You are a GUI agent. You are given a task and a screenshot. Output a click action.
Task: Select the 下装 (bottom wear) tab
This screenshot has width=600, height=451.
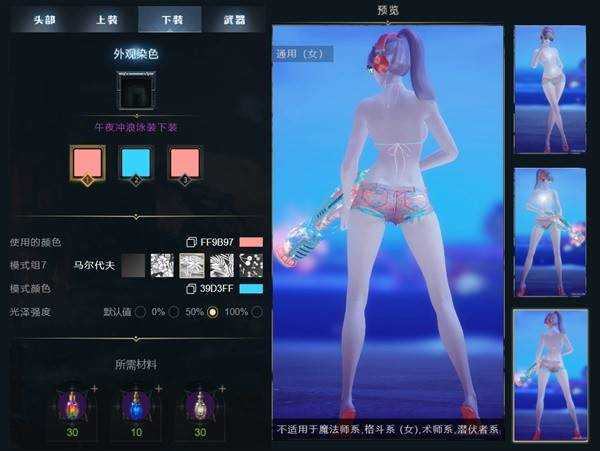170,20
